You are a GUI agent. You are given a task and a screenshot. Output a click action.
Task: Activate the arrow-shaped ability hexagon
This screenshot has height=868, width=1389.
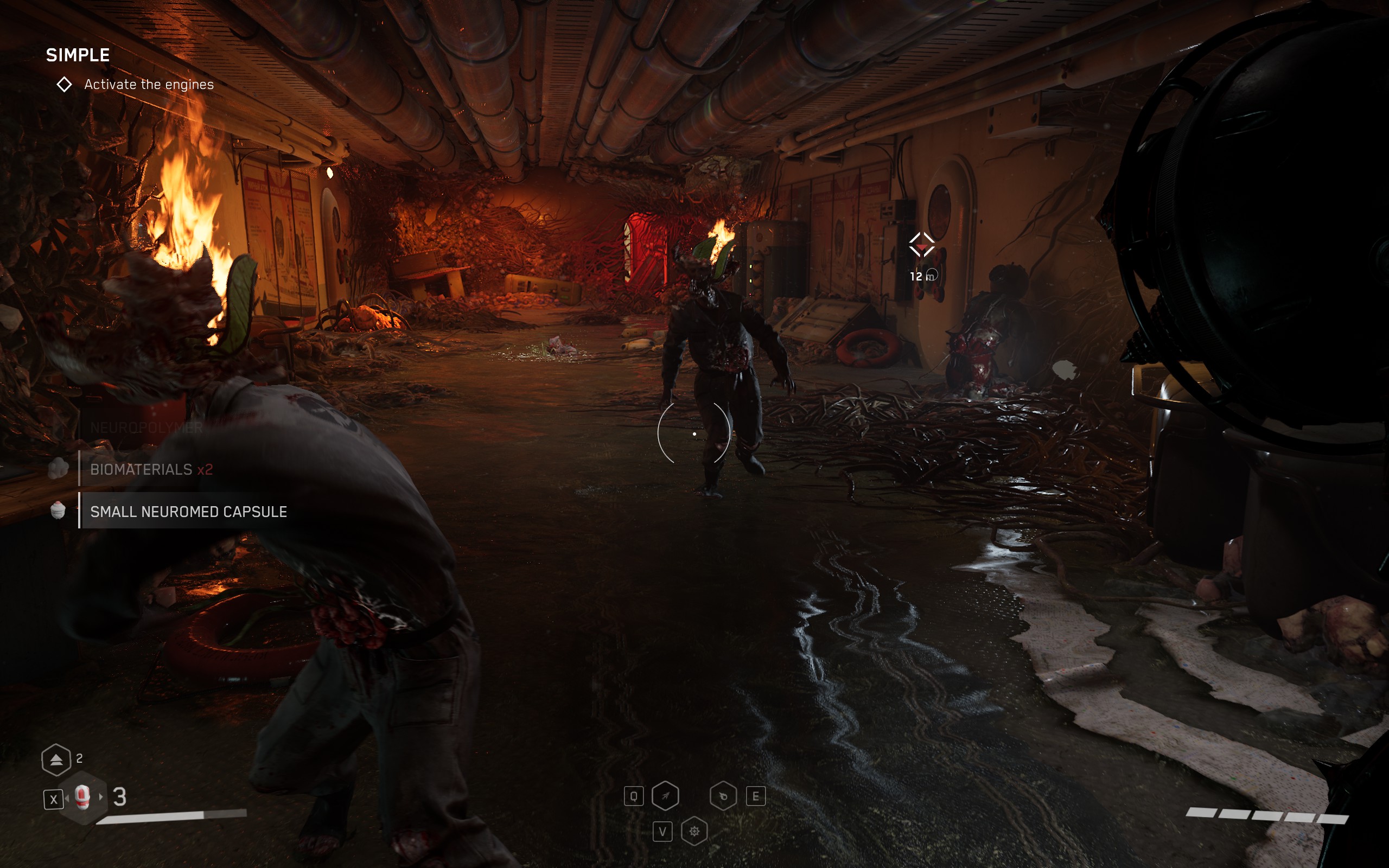665,796
